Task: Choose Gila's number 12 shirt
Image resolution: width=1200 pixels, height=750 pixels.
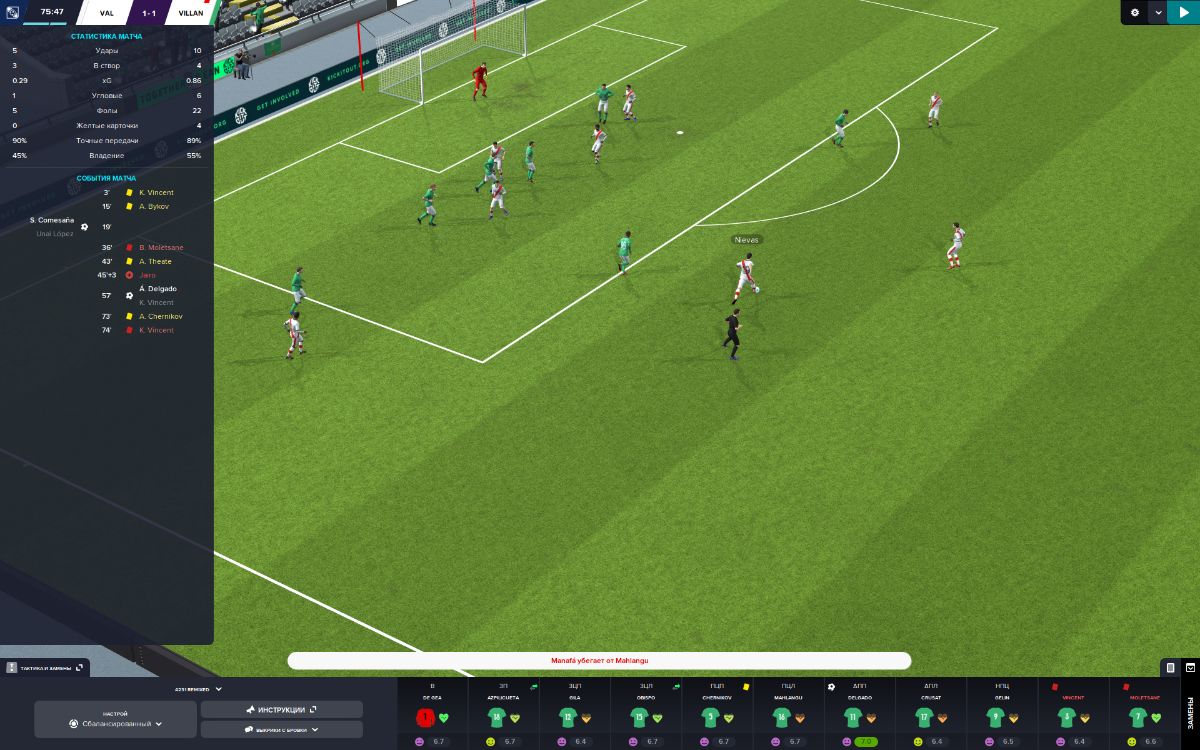Action: [567, 717]
